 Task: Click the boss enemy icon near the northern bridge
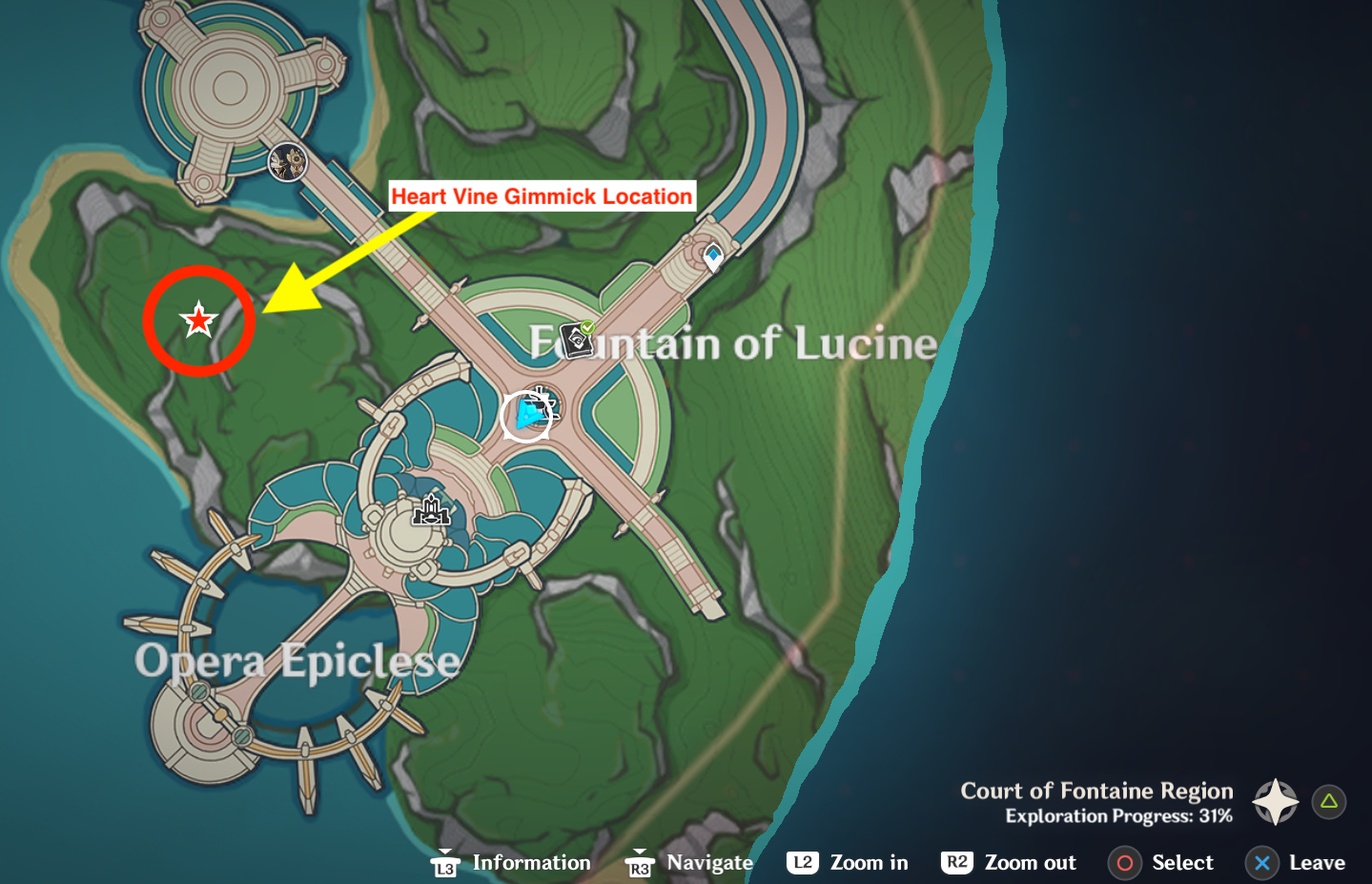click(287, 164)
